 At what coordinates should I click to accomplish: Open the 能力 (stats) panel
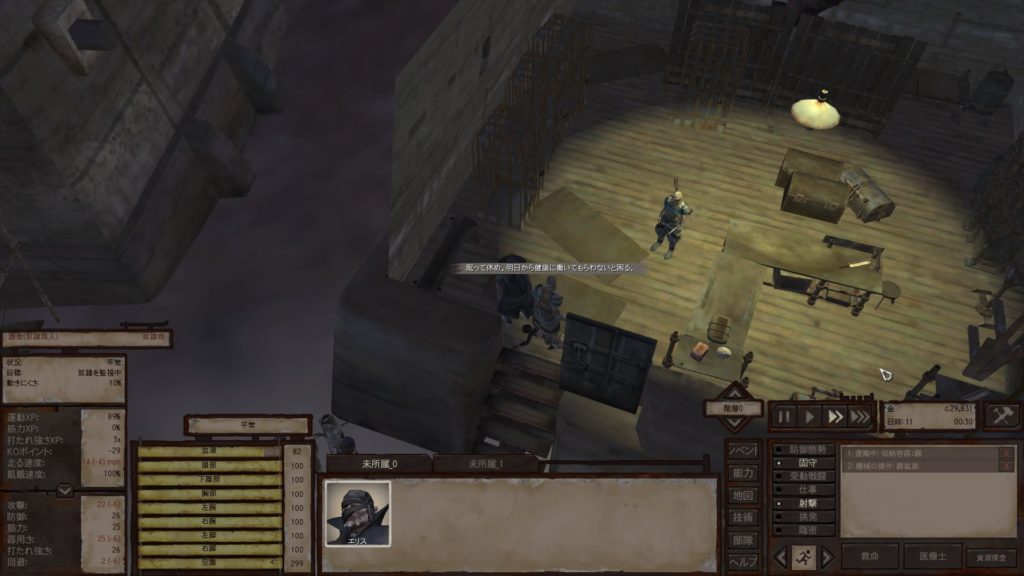coord(742,473)
